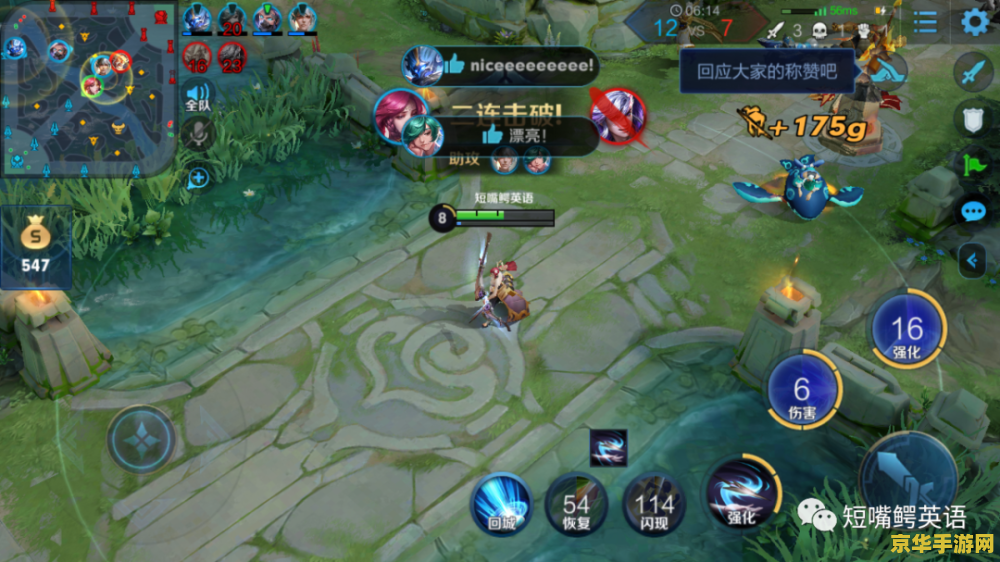Open the quick chat plus bubble
The image size is (1000, 562).
pyautogui.click(x=198, y=178)
